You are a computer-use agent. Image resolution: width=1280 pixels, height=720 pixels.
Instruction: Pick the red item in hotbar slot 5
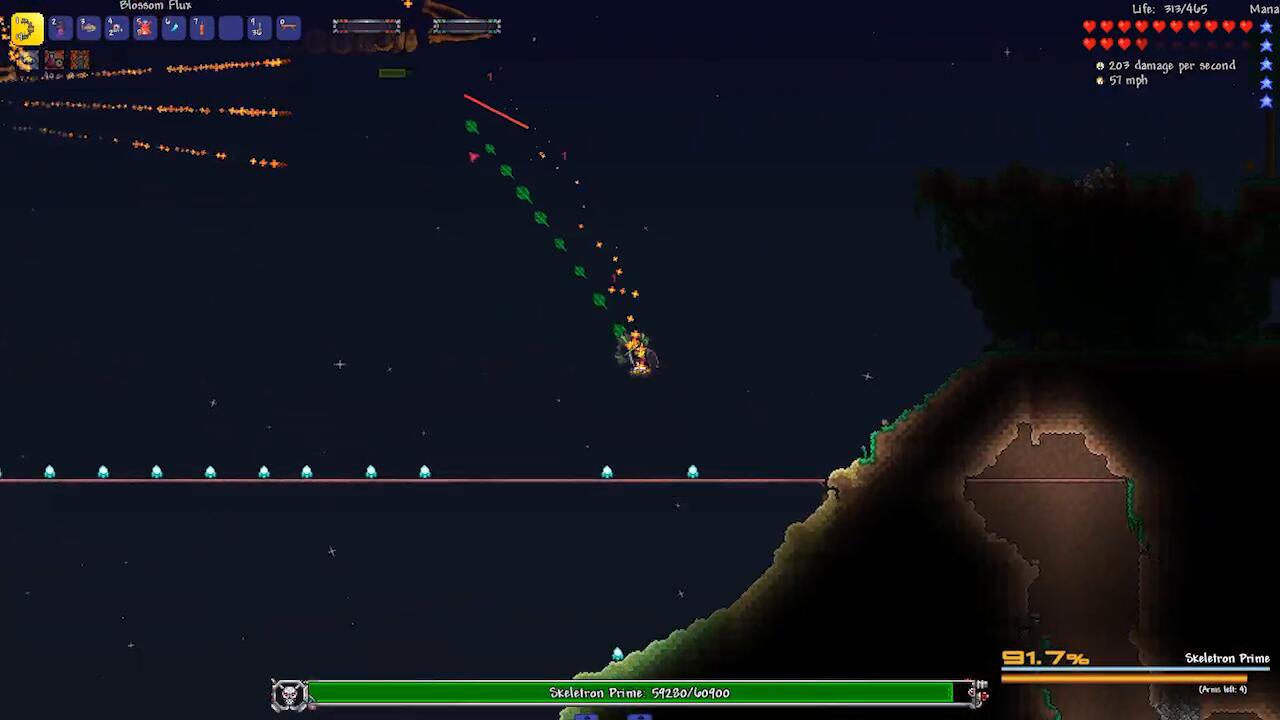coord(145,28)
